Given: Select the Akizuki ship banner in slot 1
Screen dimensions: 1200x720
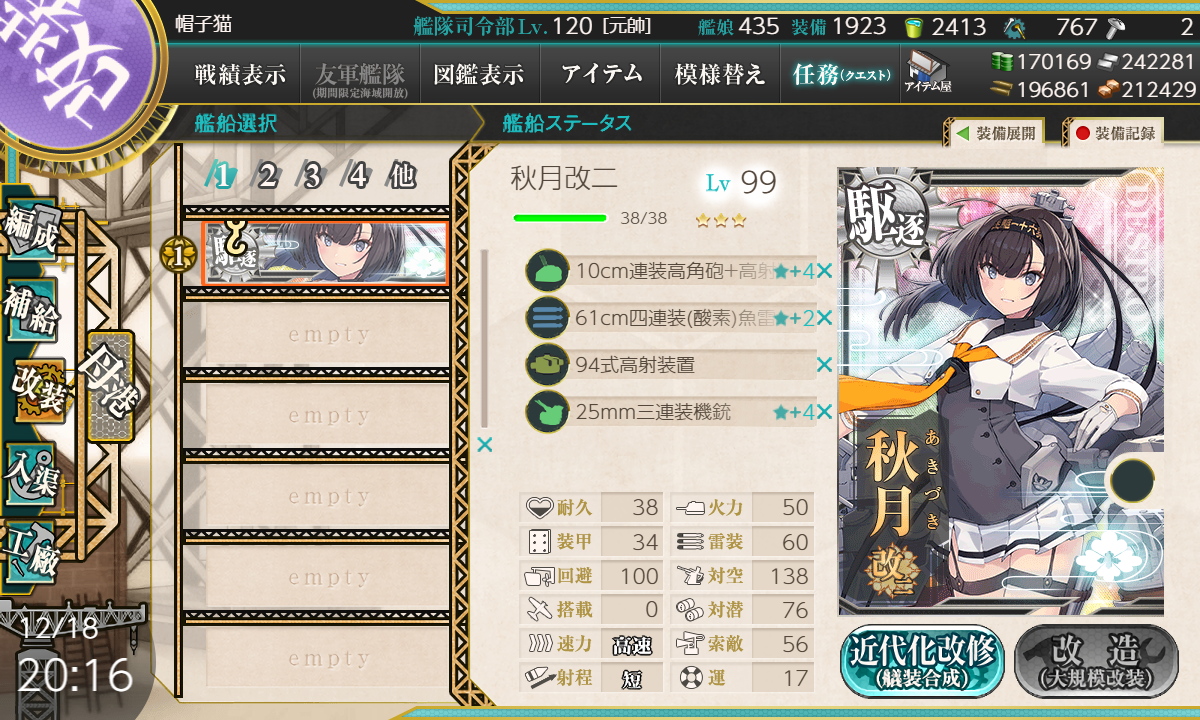Looking at the screenshot, I should [324, 254].
